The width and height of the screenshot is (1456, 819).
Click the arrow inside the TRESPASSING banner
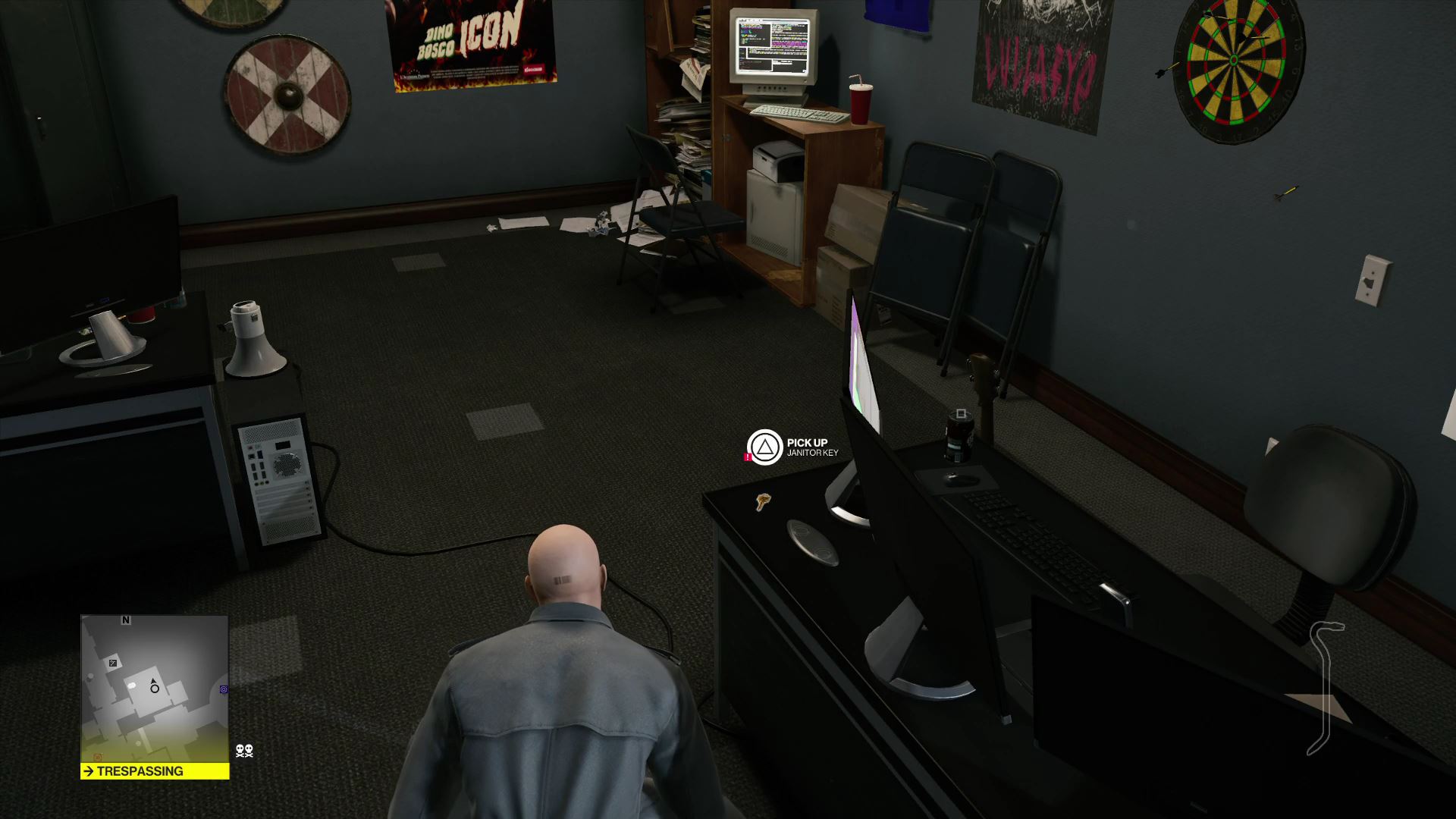89,770
